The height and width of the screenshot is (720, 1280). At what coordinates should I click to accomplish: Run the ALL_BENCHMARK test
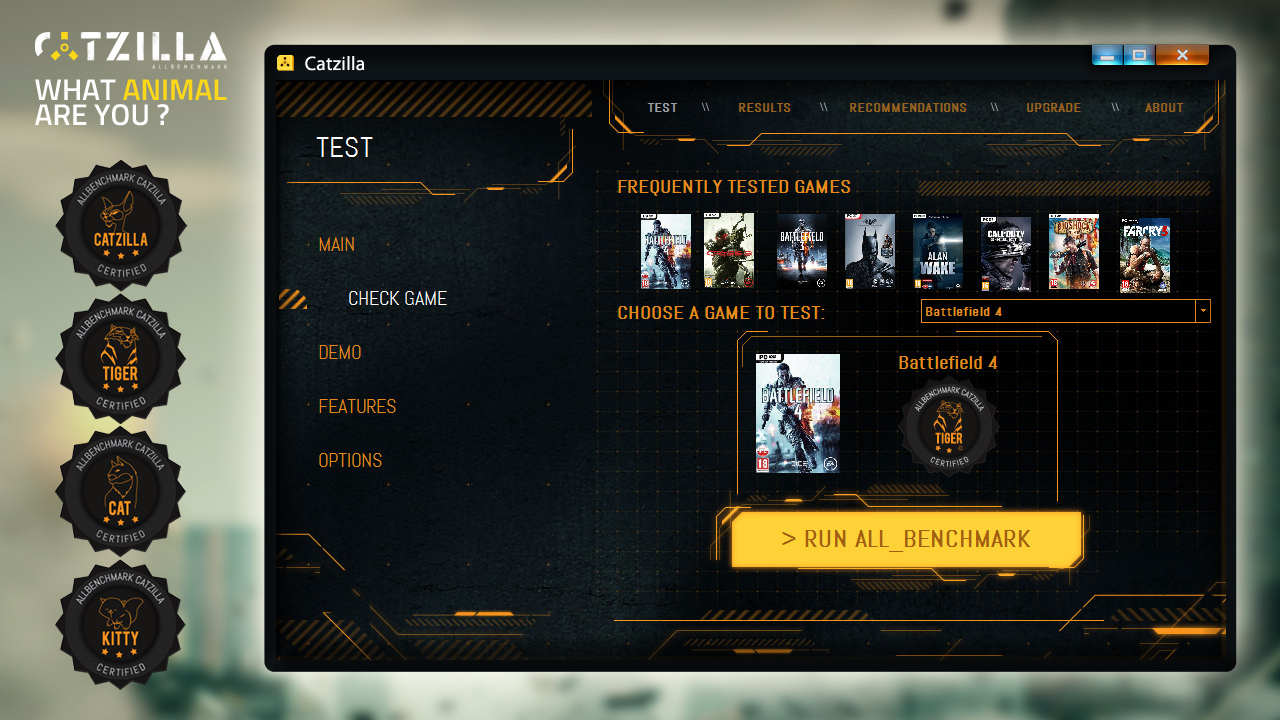(906, 539)
